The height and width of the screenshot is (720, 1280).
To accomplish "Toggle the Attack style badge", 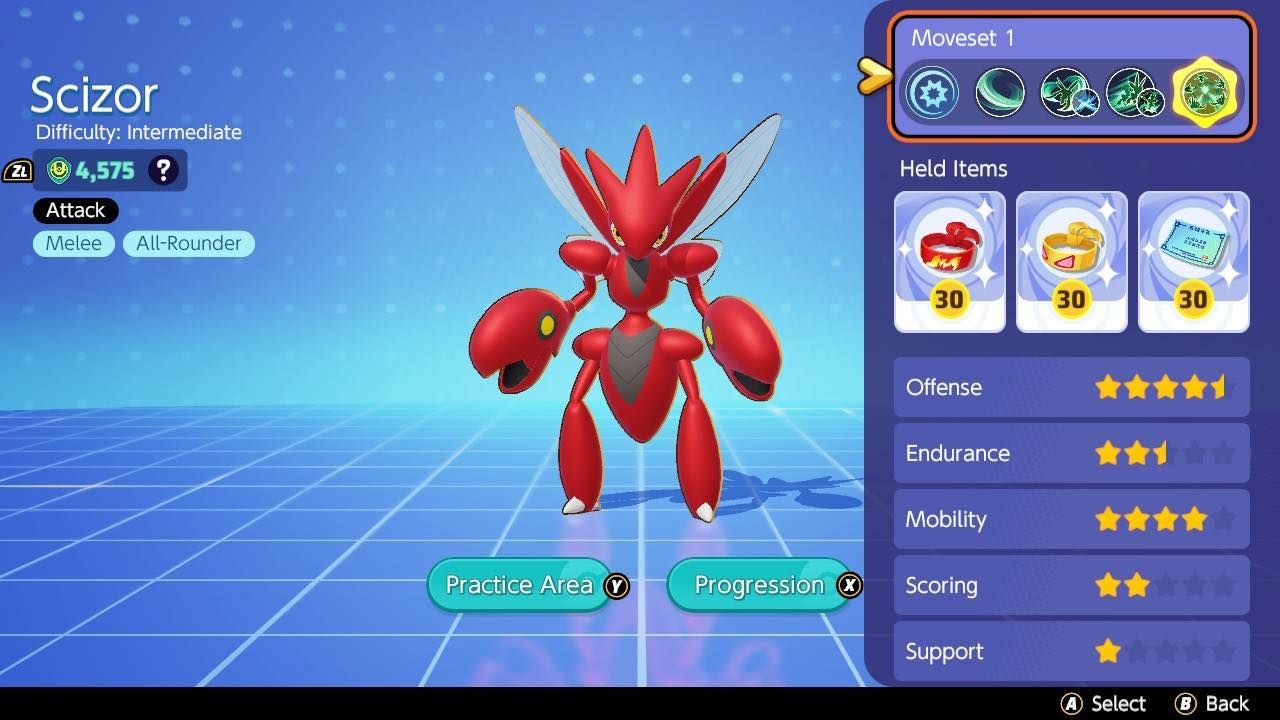I will pos(74,210).
